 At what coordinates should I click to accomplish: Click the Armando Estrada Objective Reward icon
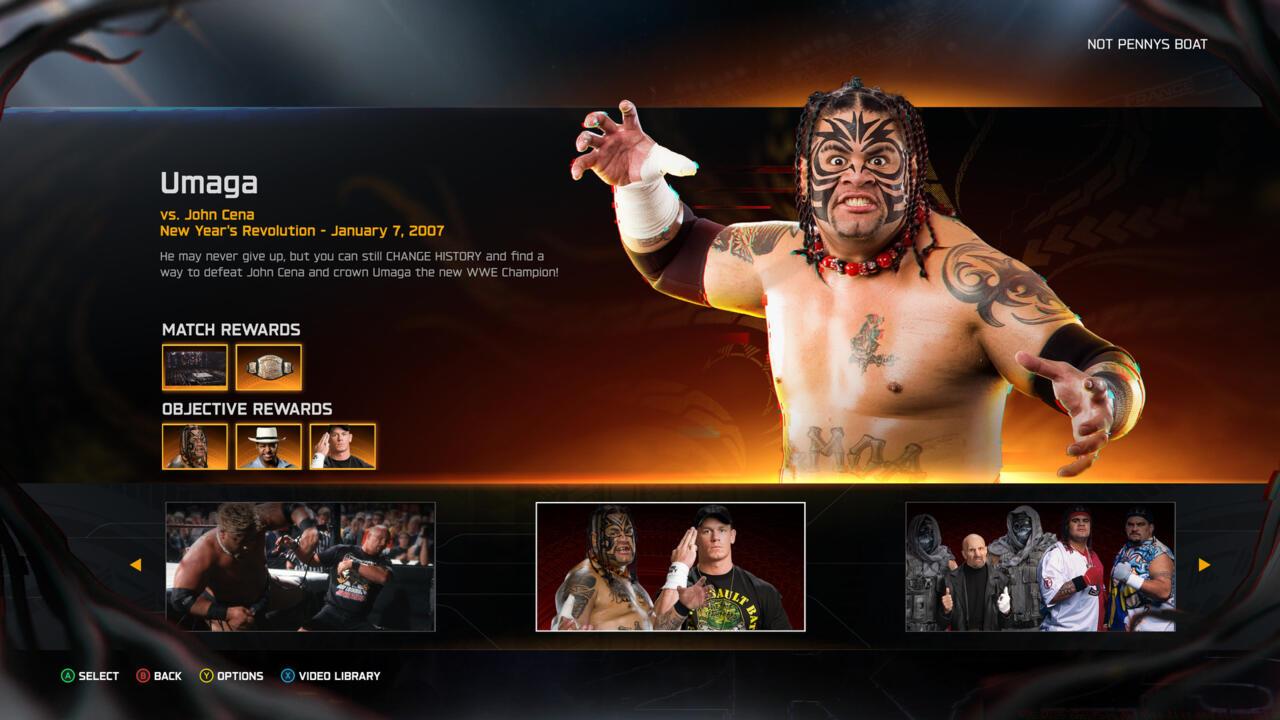click(268, 446)
